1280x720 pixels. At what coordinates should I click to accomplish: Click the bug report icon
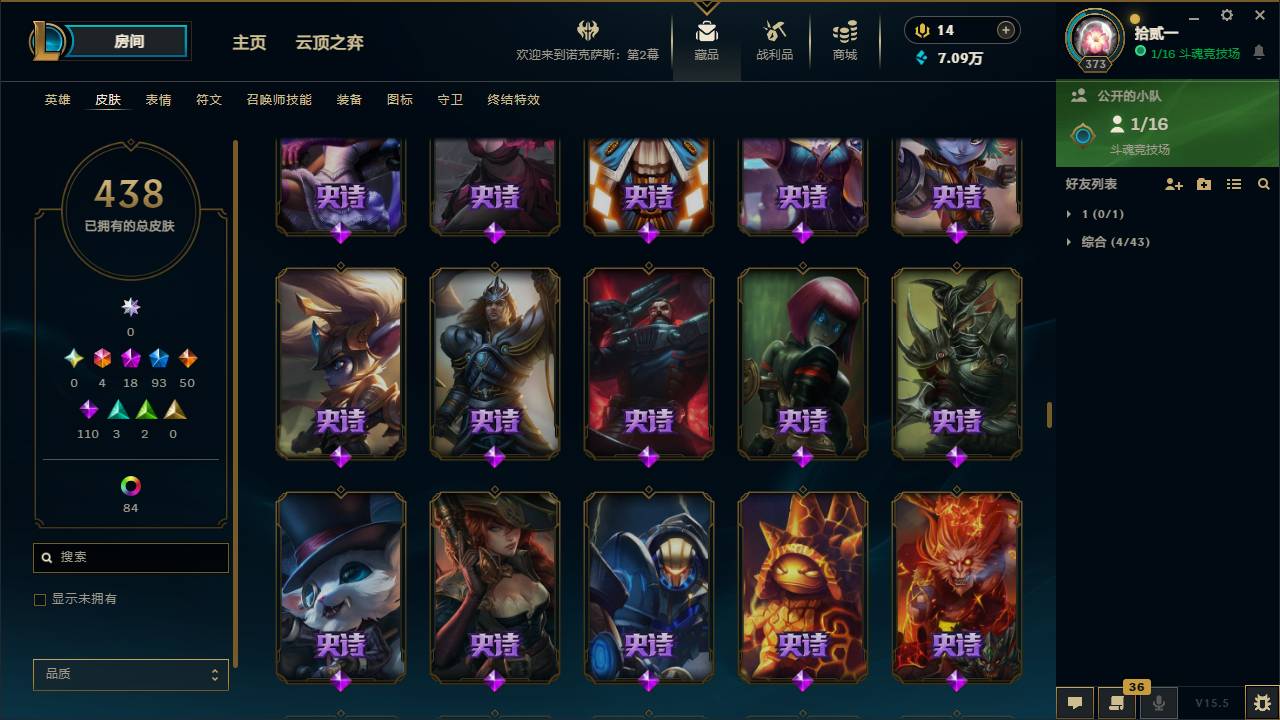click(x=1259, y=702)
